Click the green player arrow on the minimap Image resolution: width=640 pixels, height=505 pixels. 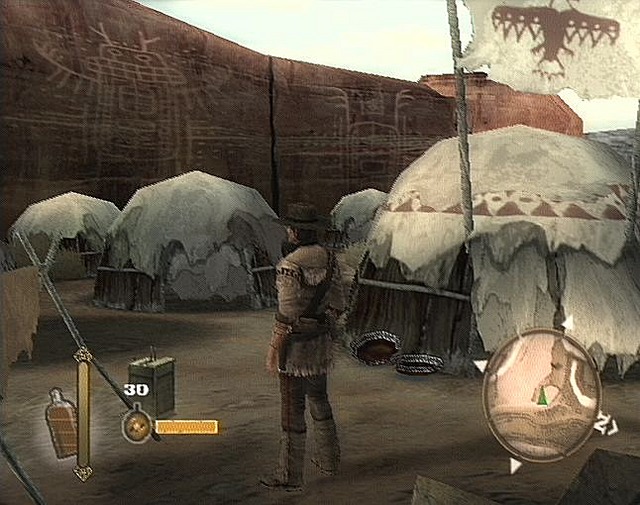542,396
